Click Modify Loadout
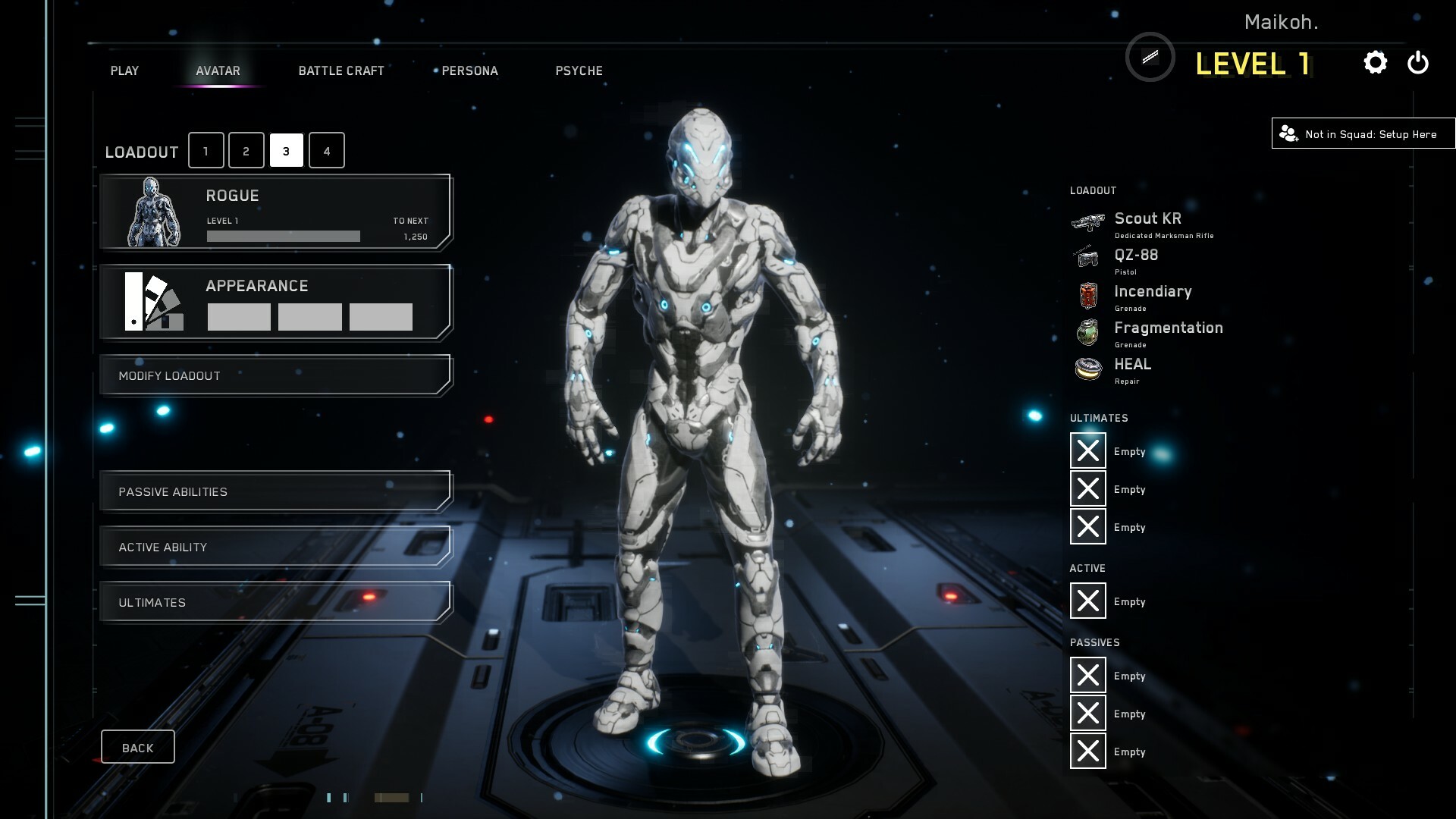Image resolution: width=1456 pixels, height=819 pixels. (275, 375)
